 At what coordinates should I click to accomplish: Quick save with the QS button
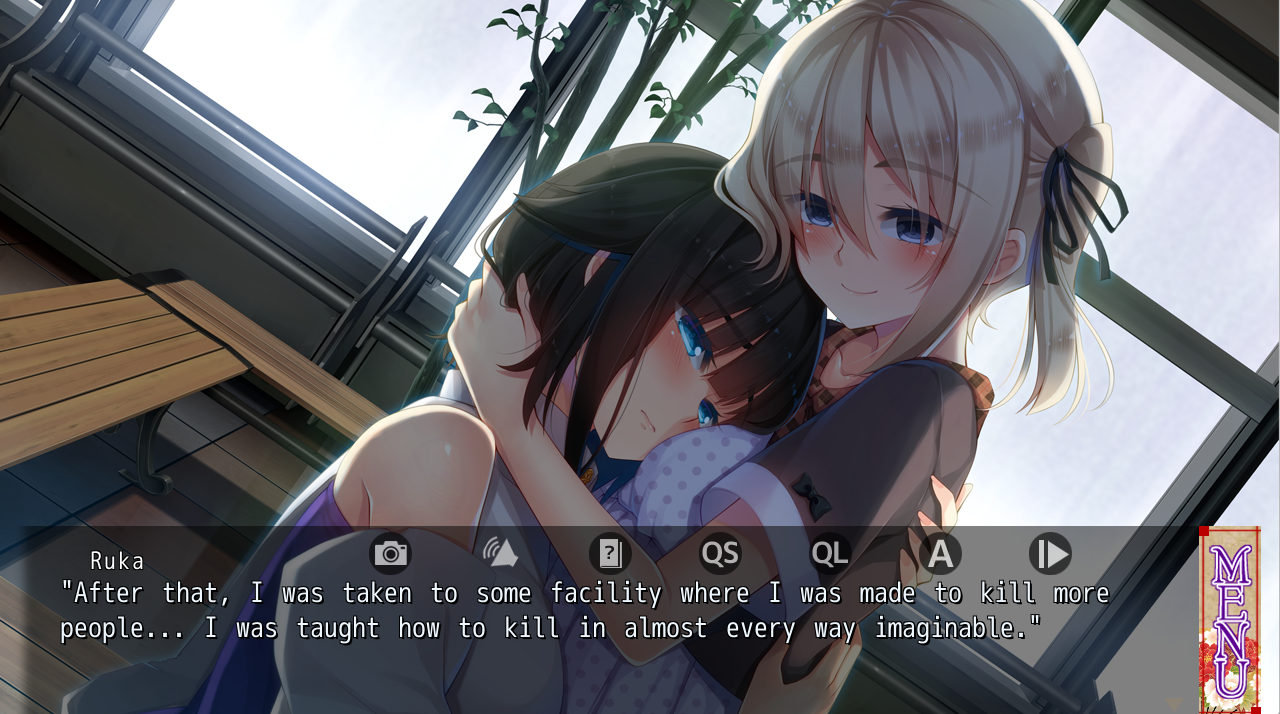tap(720, 553)
